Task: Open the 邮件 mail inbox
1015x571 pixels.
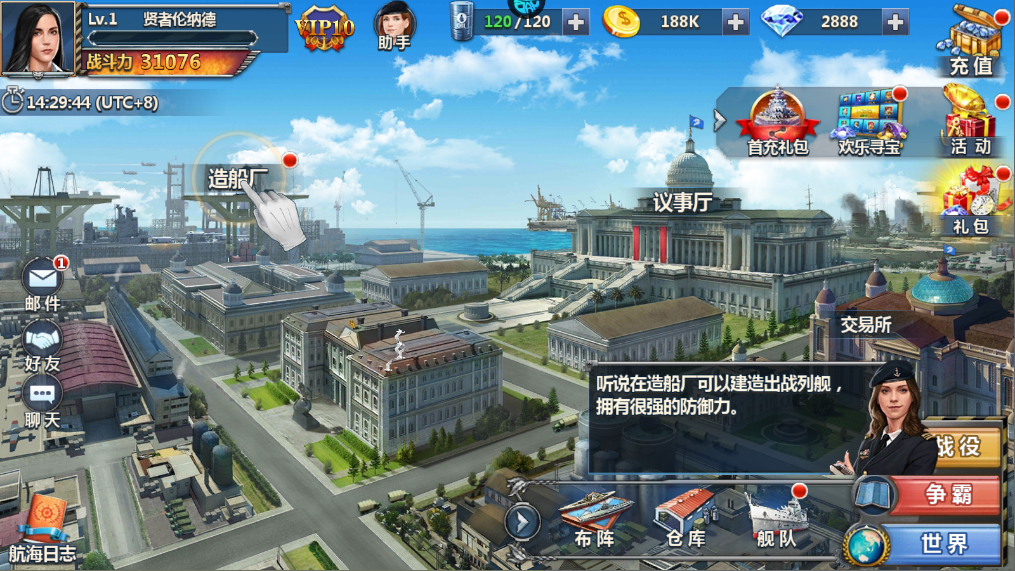Action: click(43, 283)
